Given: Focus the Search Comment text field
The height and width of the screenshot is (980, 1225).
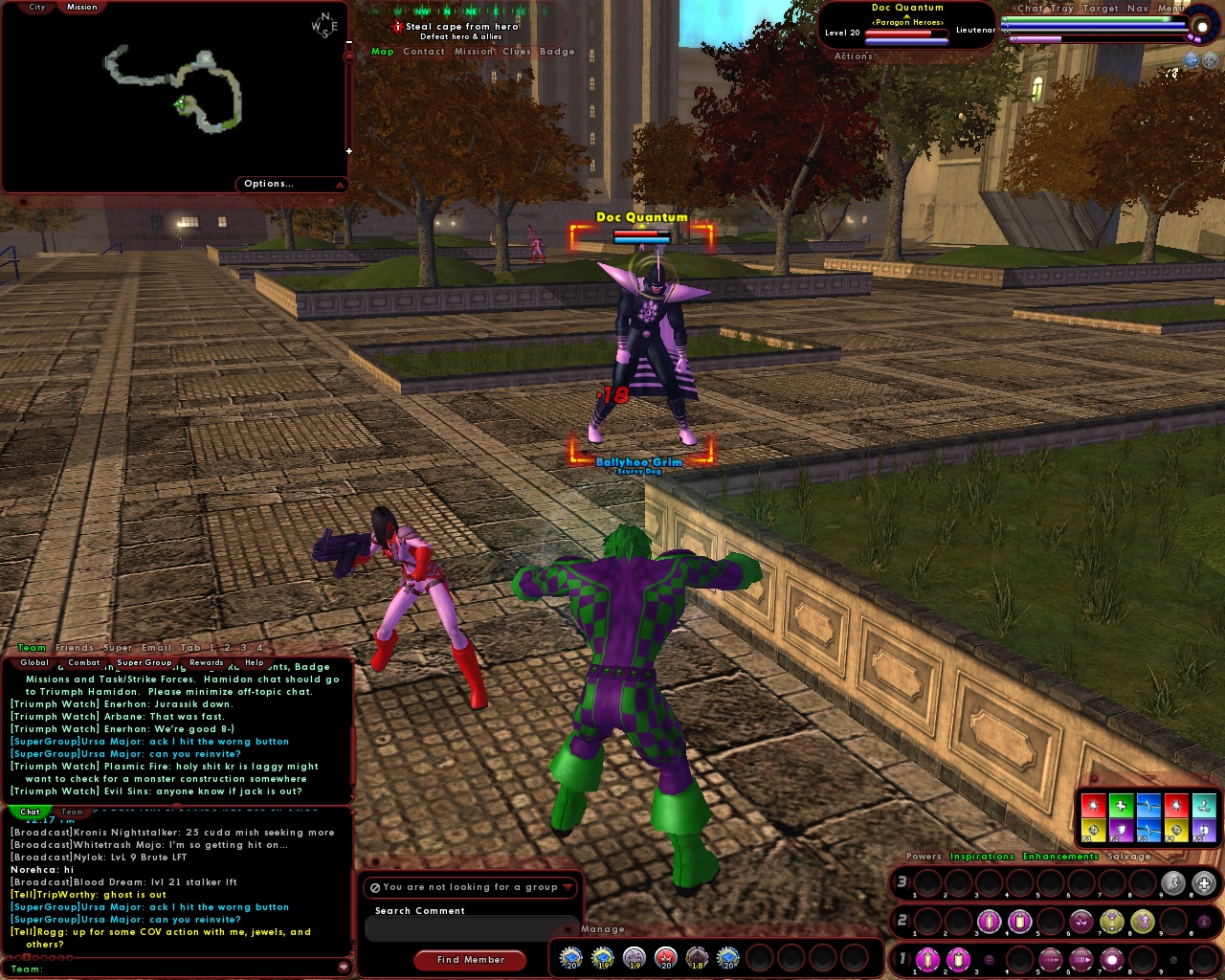Looking at the screenshot, I should pos(469,928).
